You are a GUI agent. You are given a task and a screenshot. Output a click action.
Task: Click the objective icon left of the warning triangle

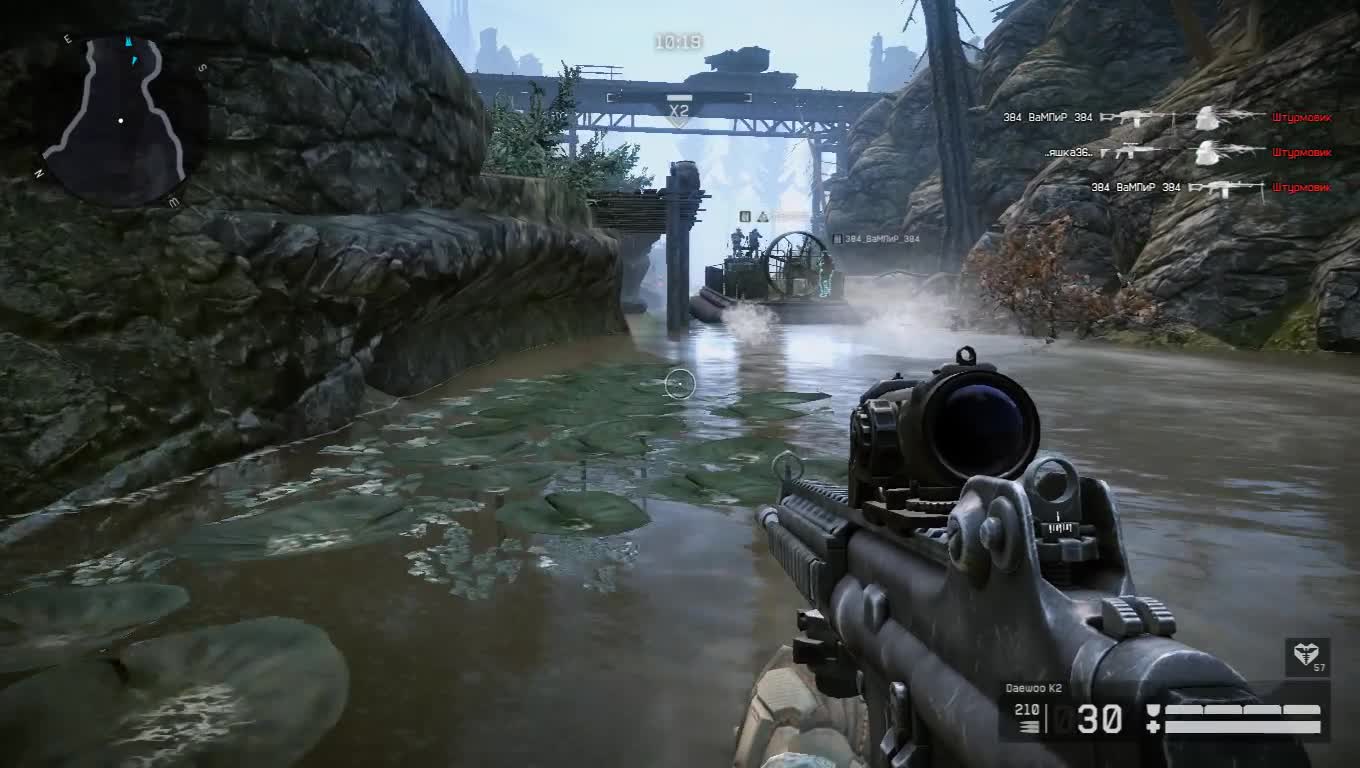(745, 217)
